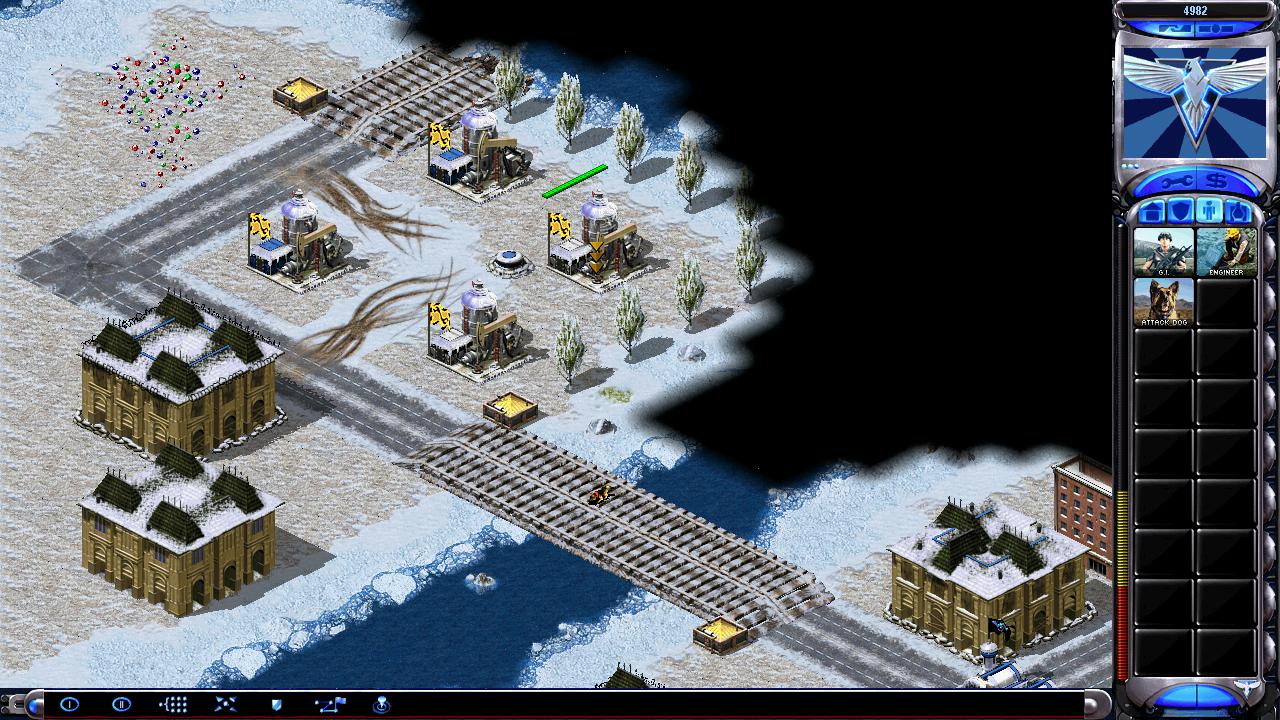
Task: Build an Attack Dog unit
Action: coord(1163,302)
